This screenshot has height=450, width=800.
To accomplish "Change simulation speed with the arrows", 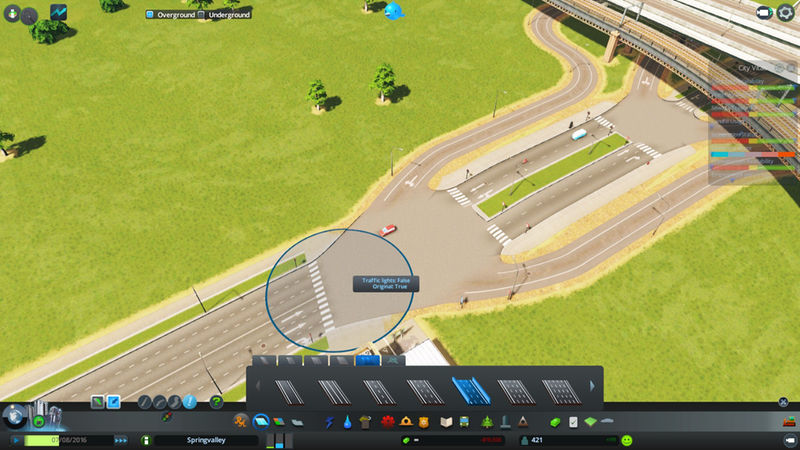I will (121, 440).
